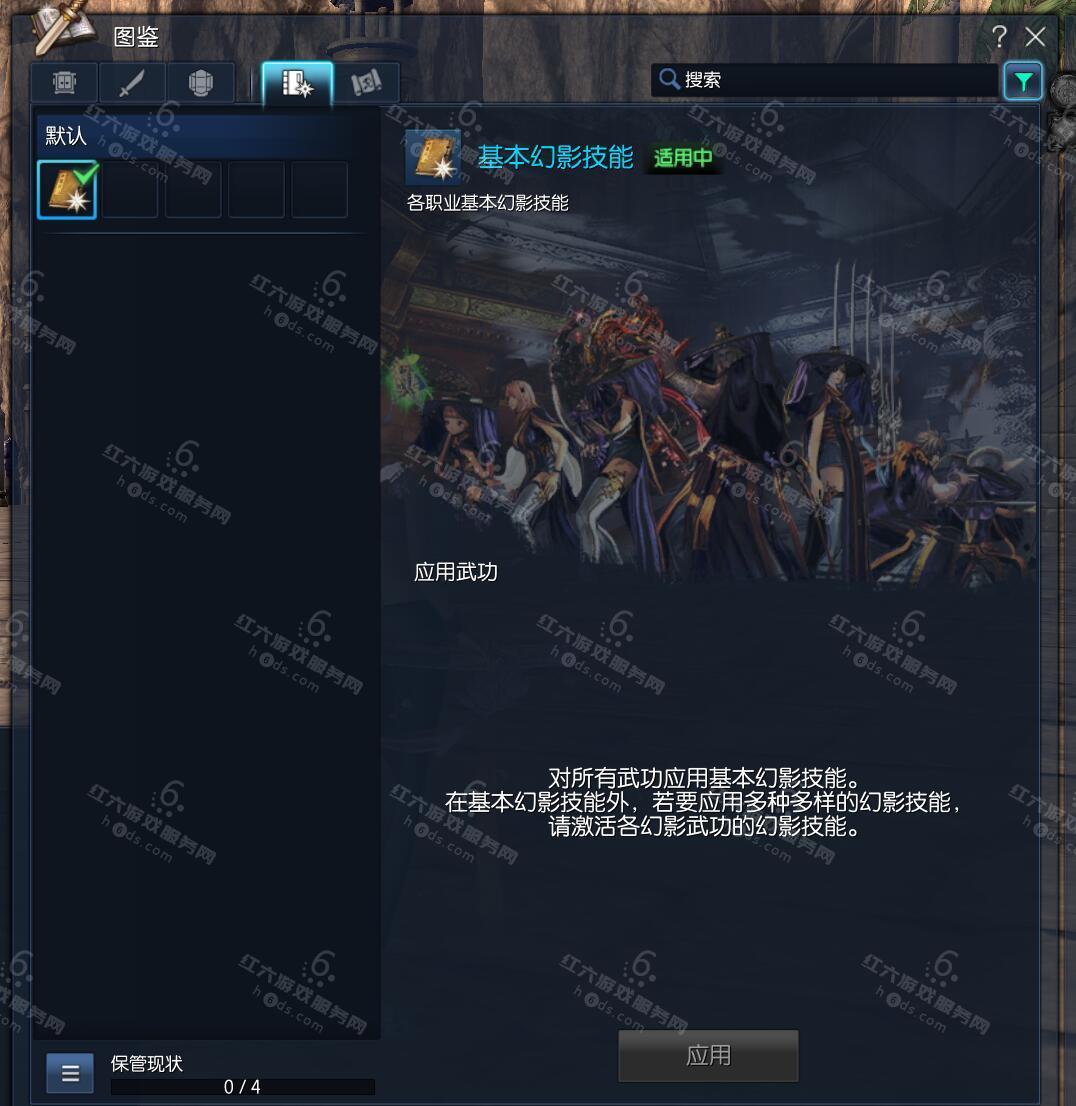Open the funnel filter button
The width and height of the screenshot is (1076, 1106).
point(1023,82)
